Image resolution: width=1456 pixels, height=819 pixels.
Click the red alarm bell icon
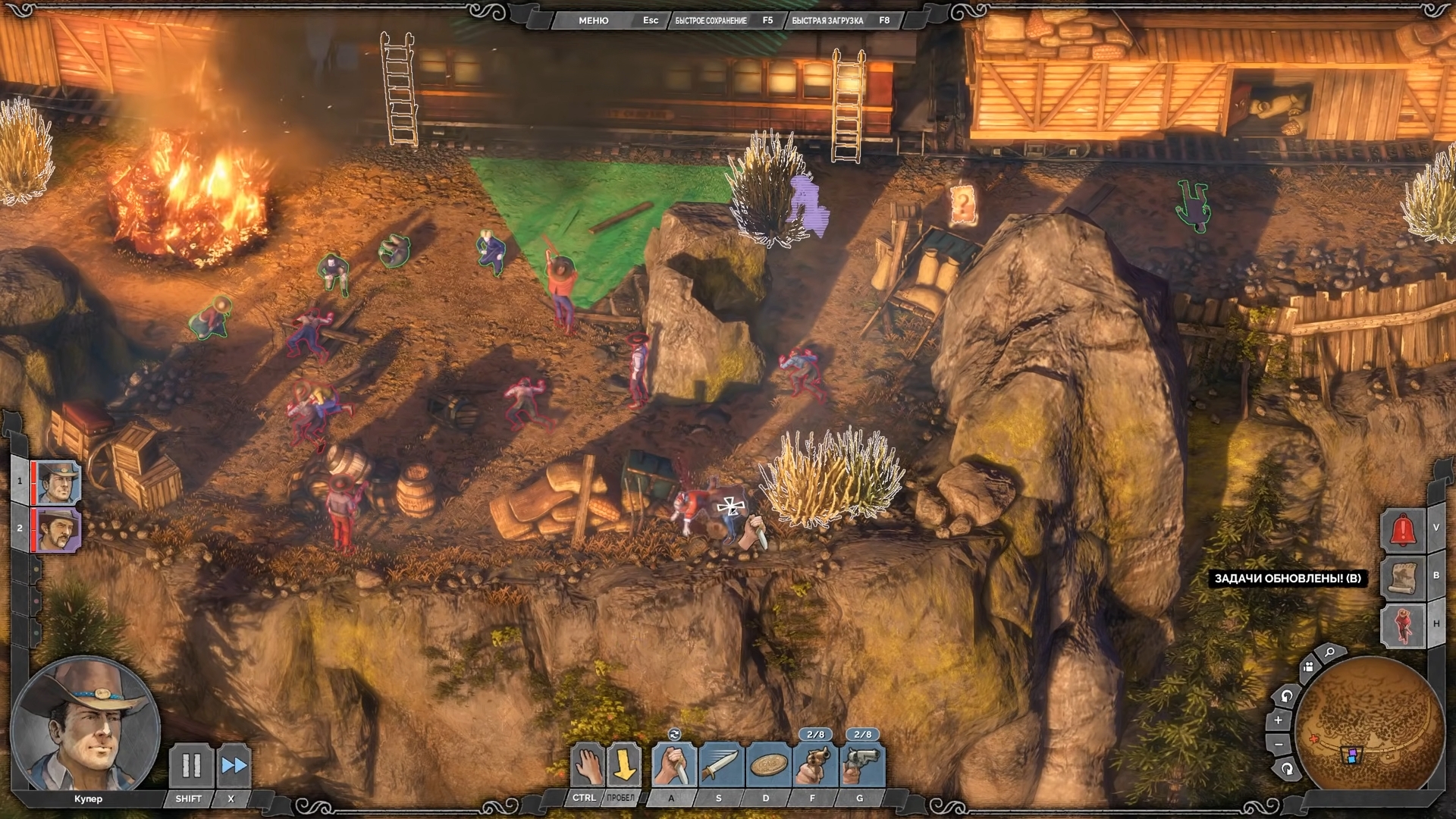point(1402,529)
